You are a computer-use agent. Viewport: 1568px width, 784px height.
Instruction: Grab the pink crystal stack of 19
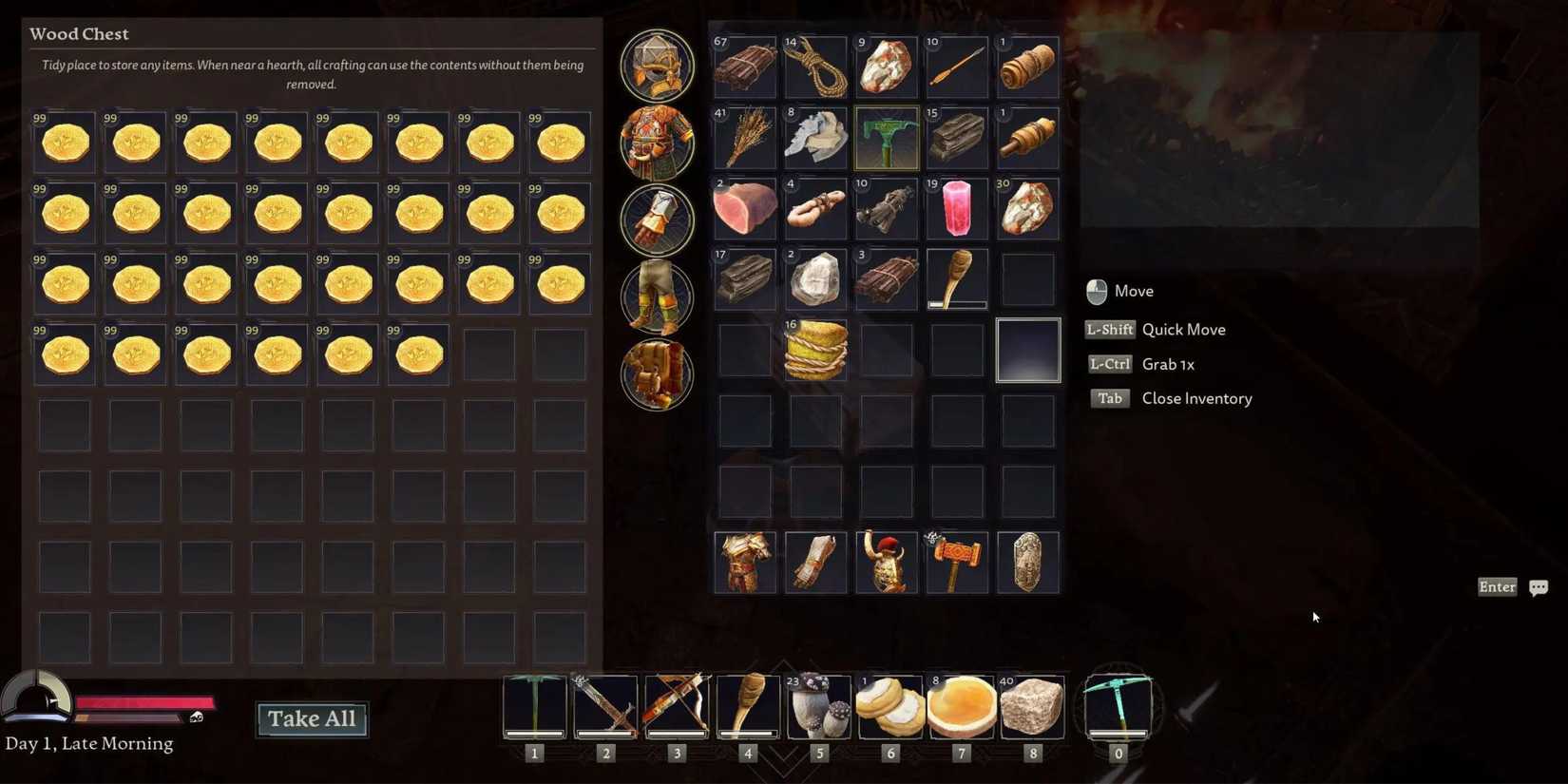point(956,207)
